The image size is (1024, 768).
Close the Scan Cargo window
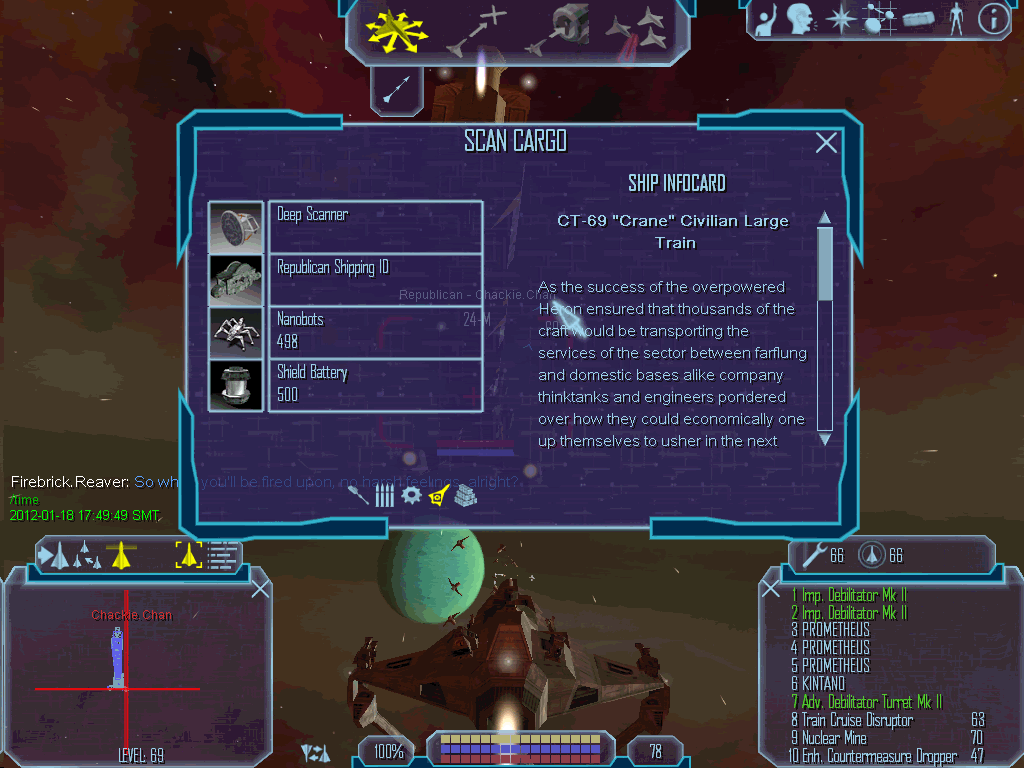[x=826, y=143]
